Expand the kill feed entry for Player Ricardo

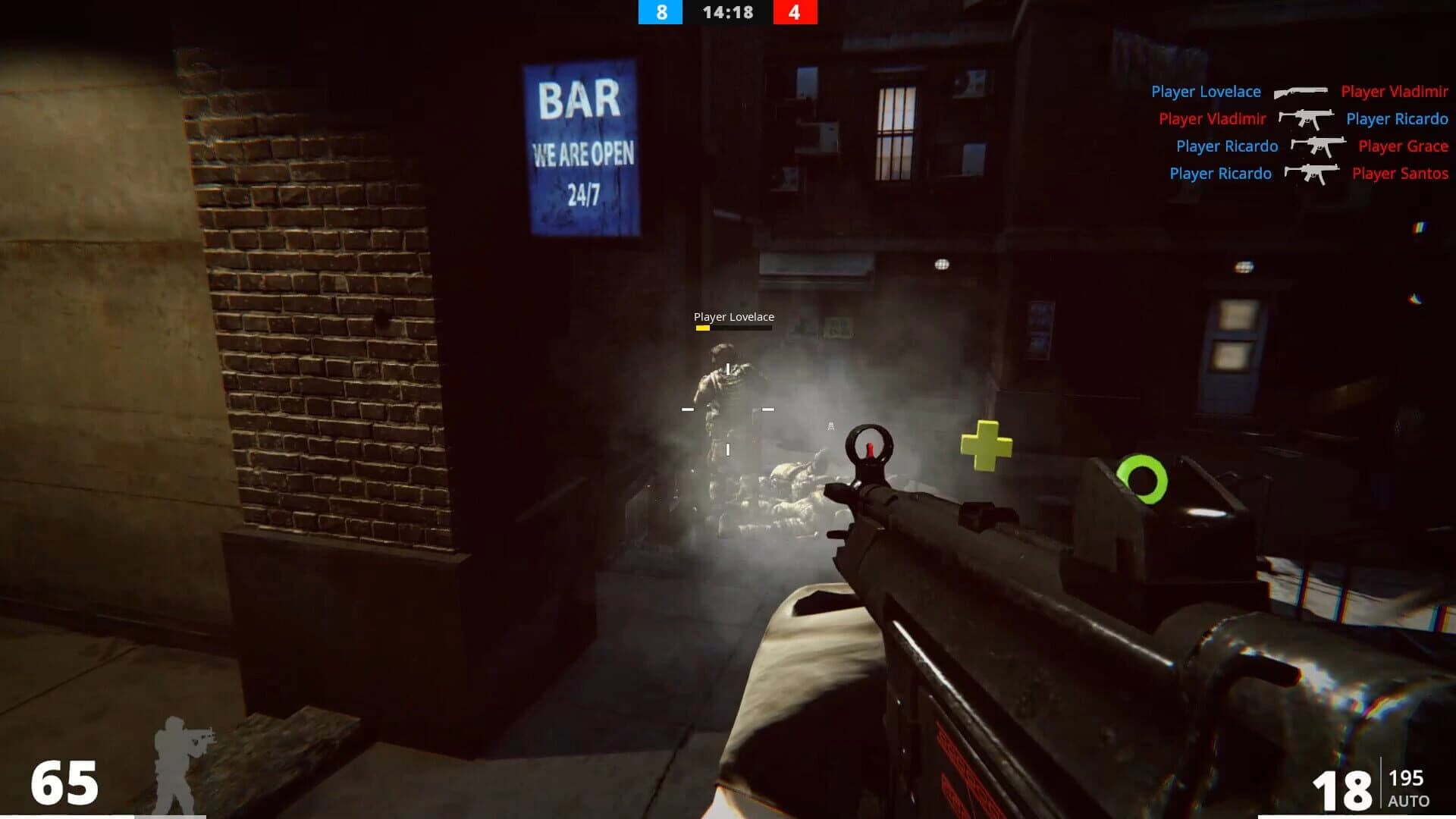(1228, 146)
